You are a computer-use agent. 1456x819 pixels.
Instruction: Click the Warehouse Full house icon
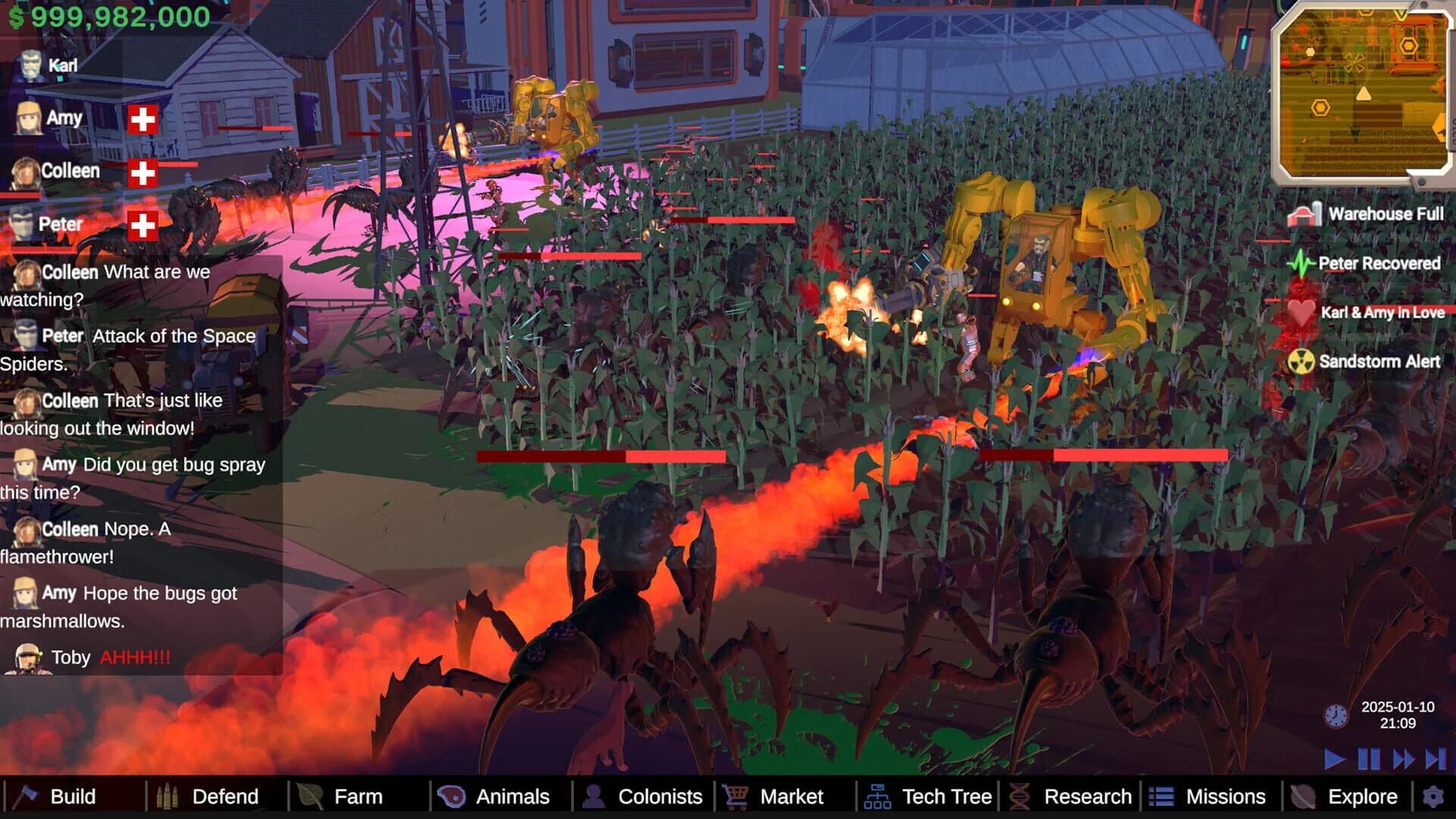click(x=1306, y=215)
